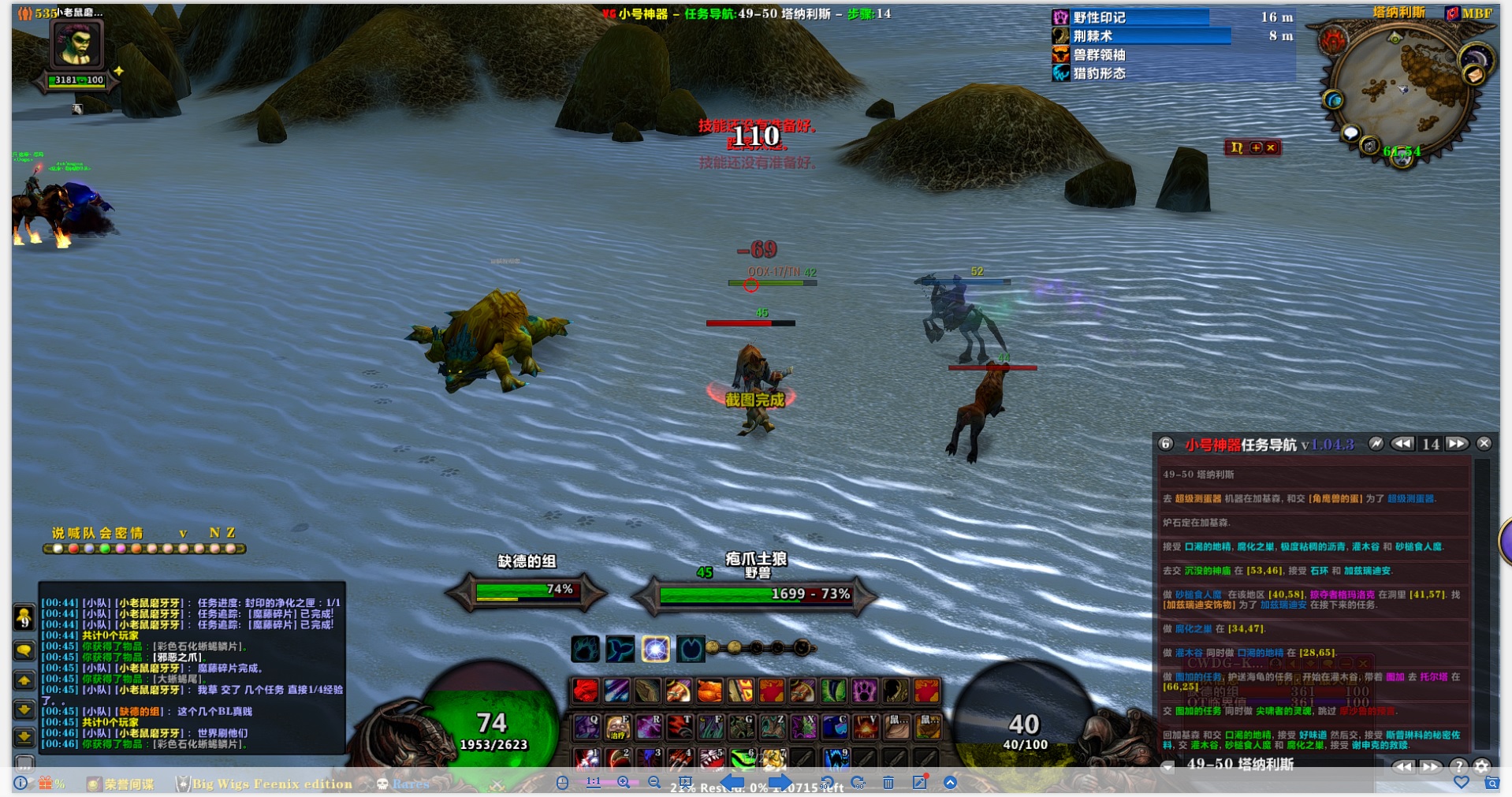
Task: Go to the guide's next step arrow in header
Action: 1457,444
